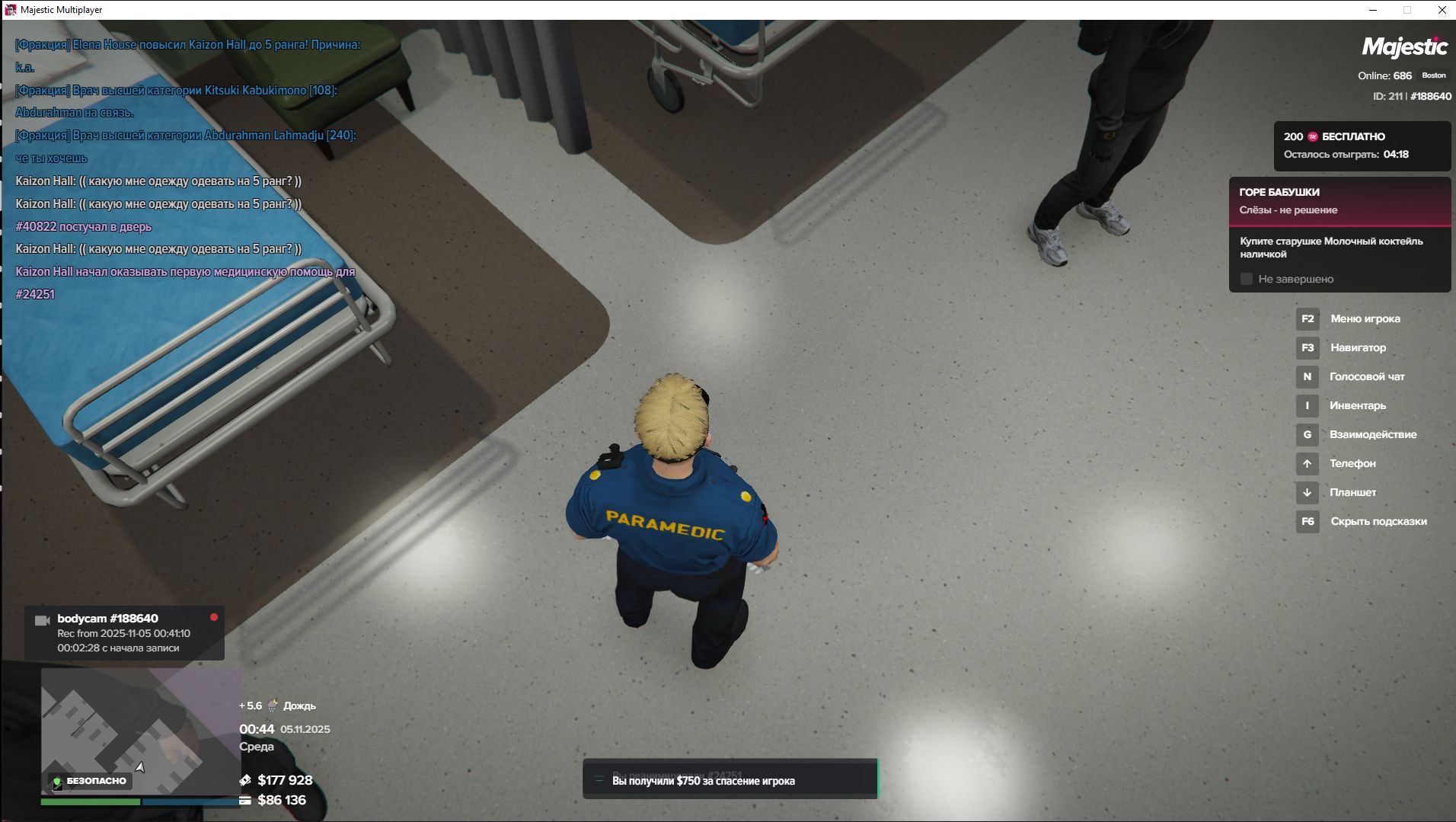Minimize the Majestic Multiplayer window
Viewport: 1456px width, 822px height.
[1373, 10]
